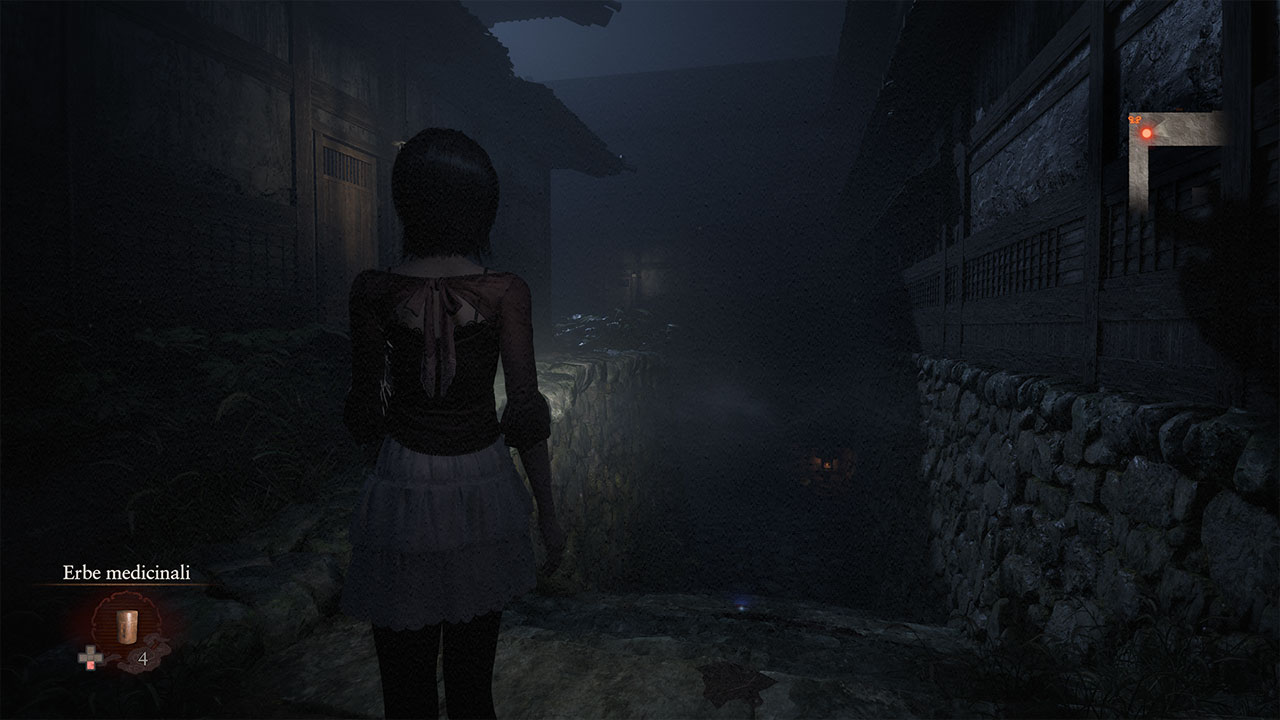This screenshot has width=1280, height=720.
Task: Select the item count number 4
Action: 143,658
